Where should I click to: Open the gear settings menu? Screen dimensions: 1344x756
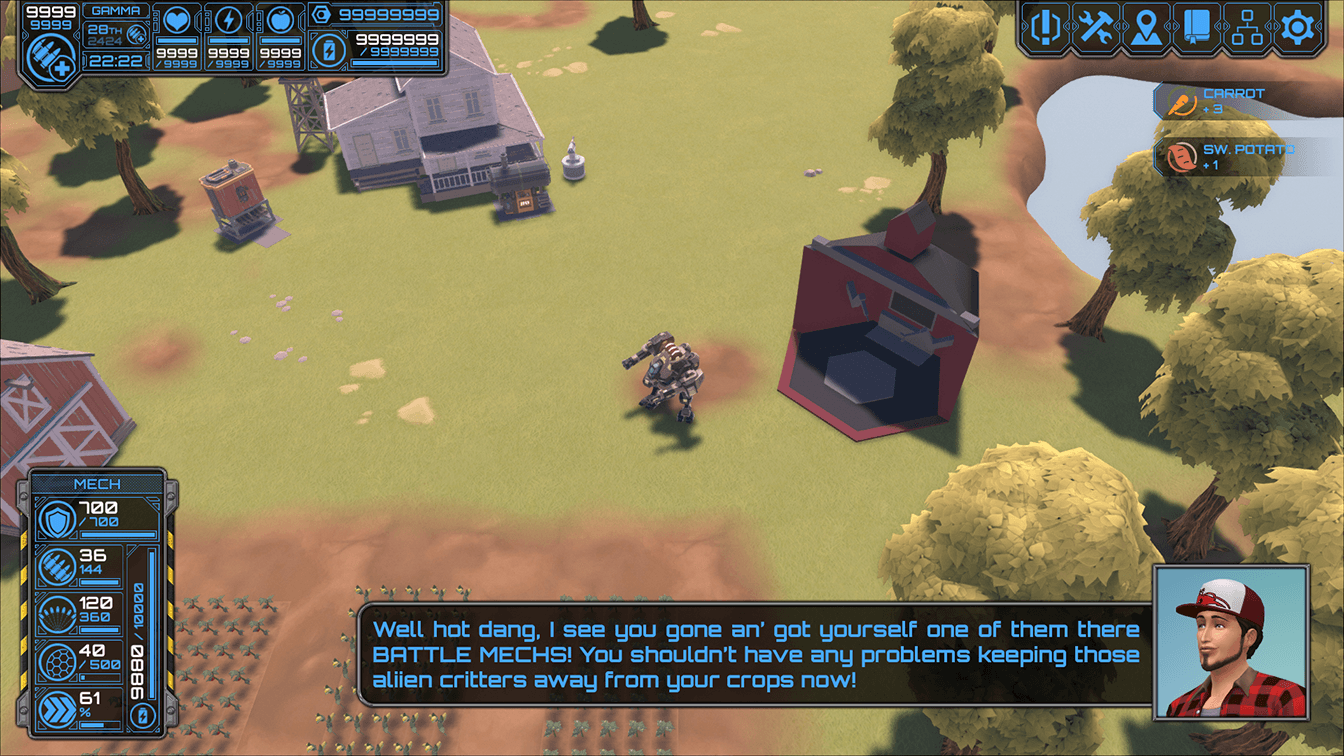(1298, 26)
